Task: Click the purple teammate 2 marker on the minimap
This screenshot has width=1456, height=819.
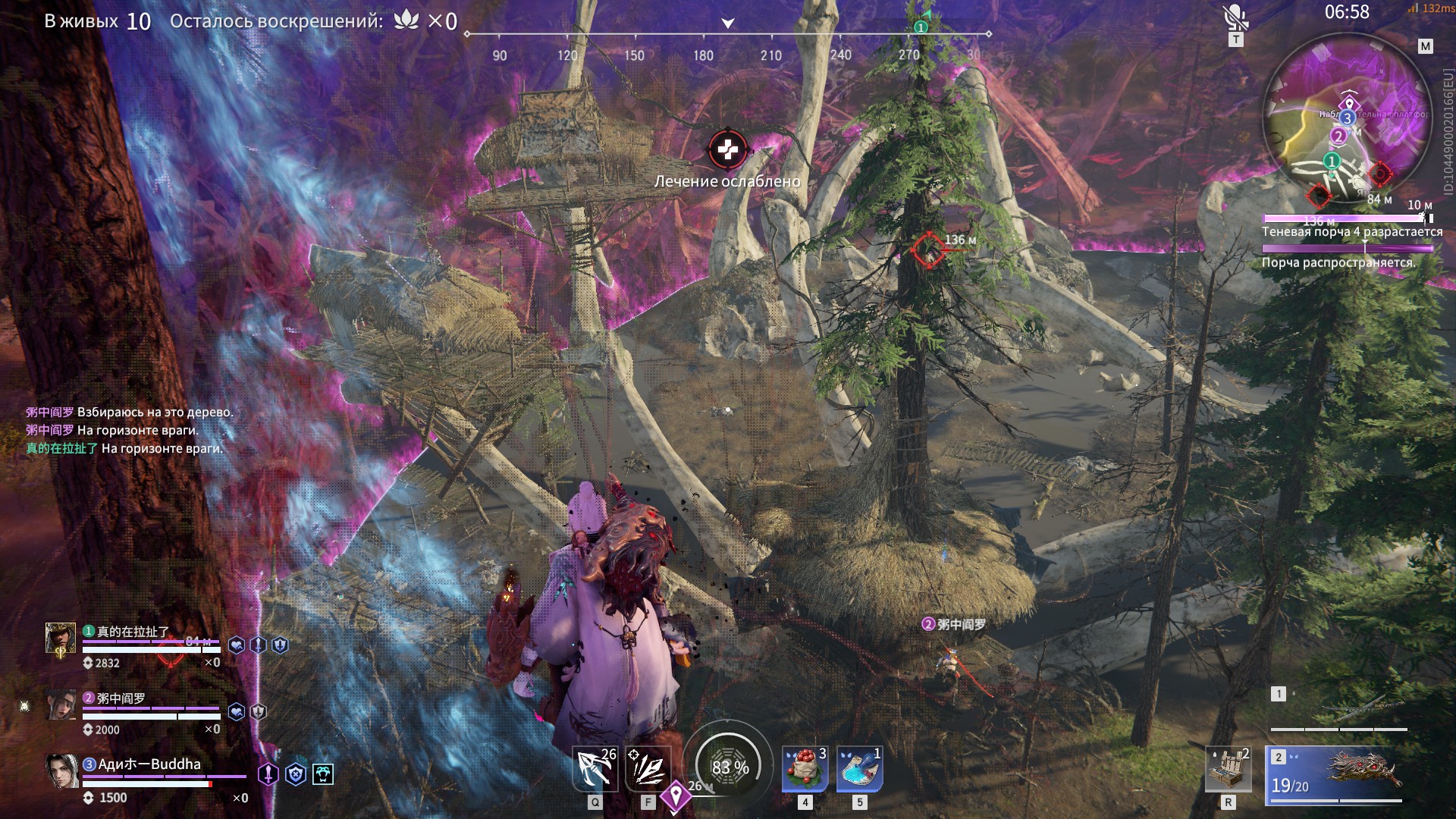Action: tap(1338, 136)
